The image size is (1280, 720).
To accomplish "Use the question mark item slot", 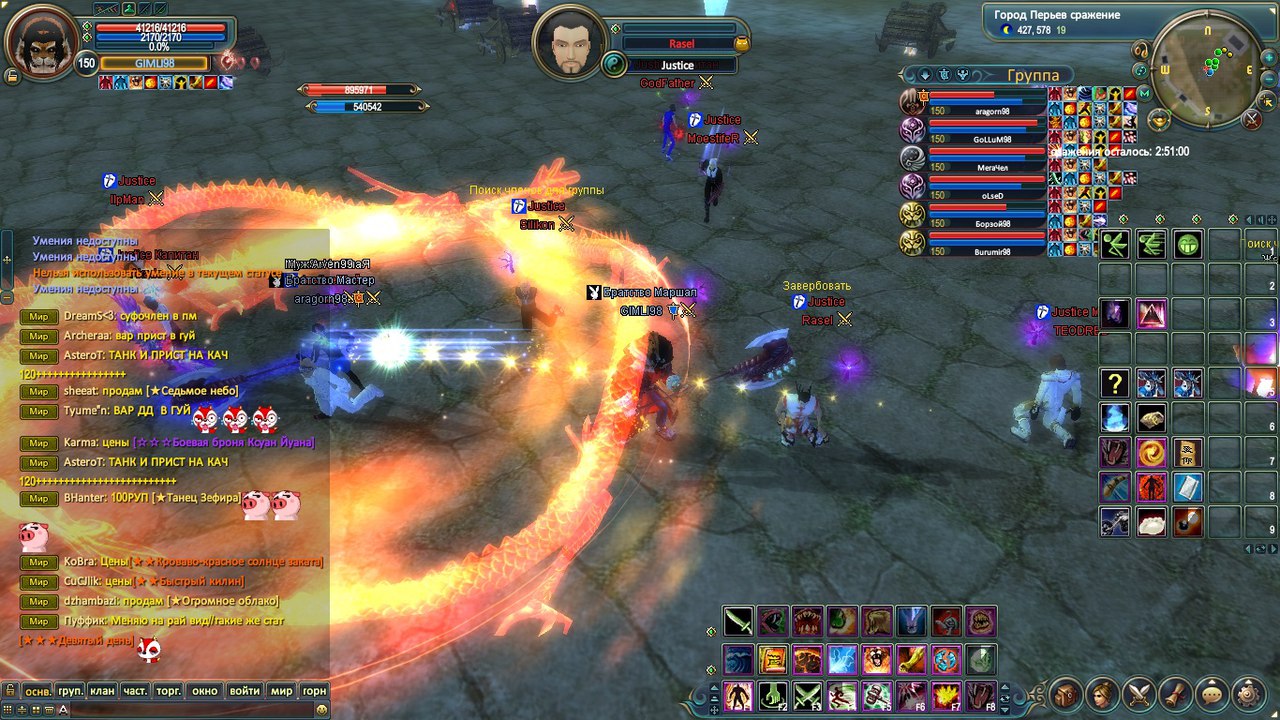I will click(1115, 383).
